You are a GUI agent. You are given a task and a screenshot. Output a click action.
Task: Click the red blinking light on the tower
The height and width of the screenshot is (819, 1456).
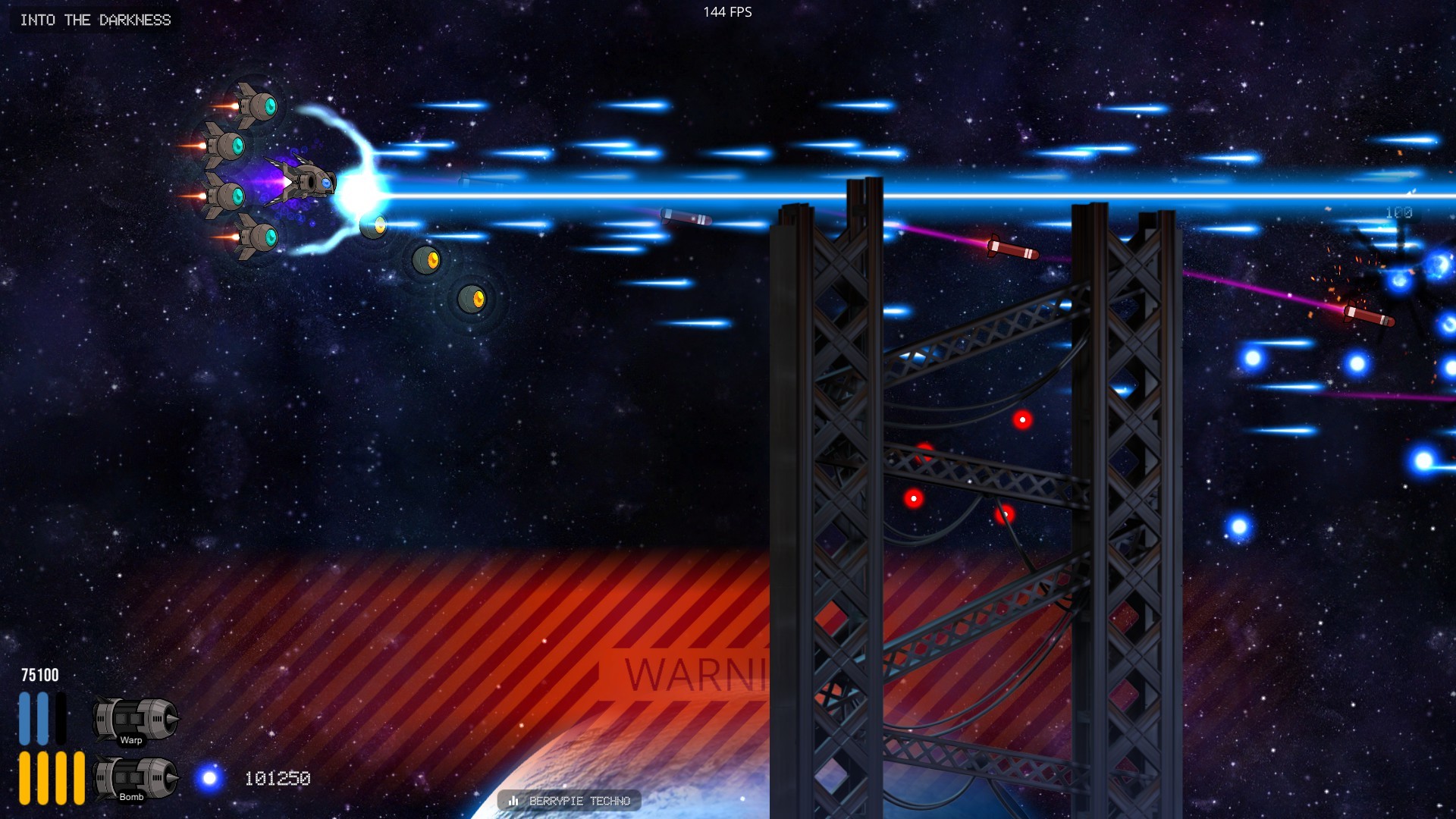(1022, 420)
